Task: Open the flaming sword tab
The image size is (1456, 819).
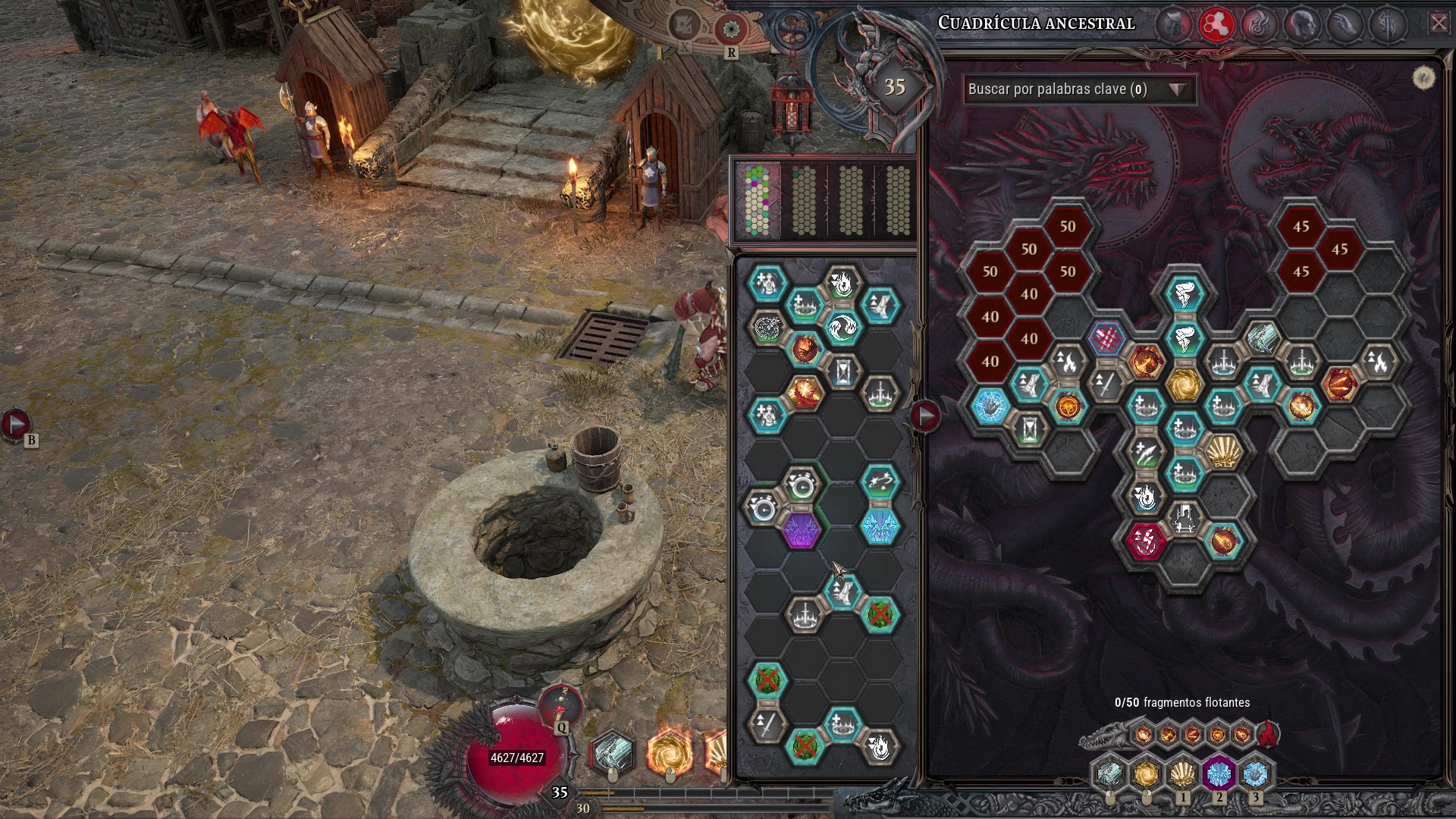Action: pyautogui.click(x=1390, y=24)
